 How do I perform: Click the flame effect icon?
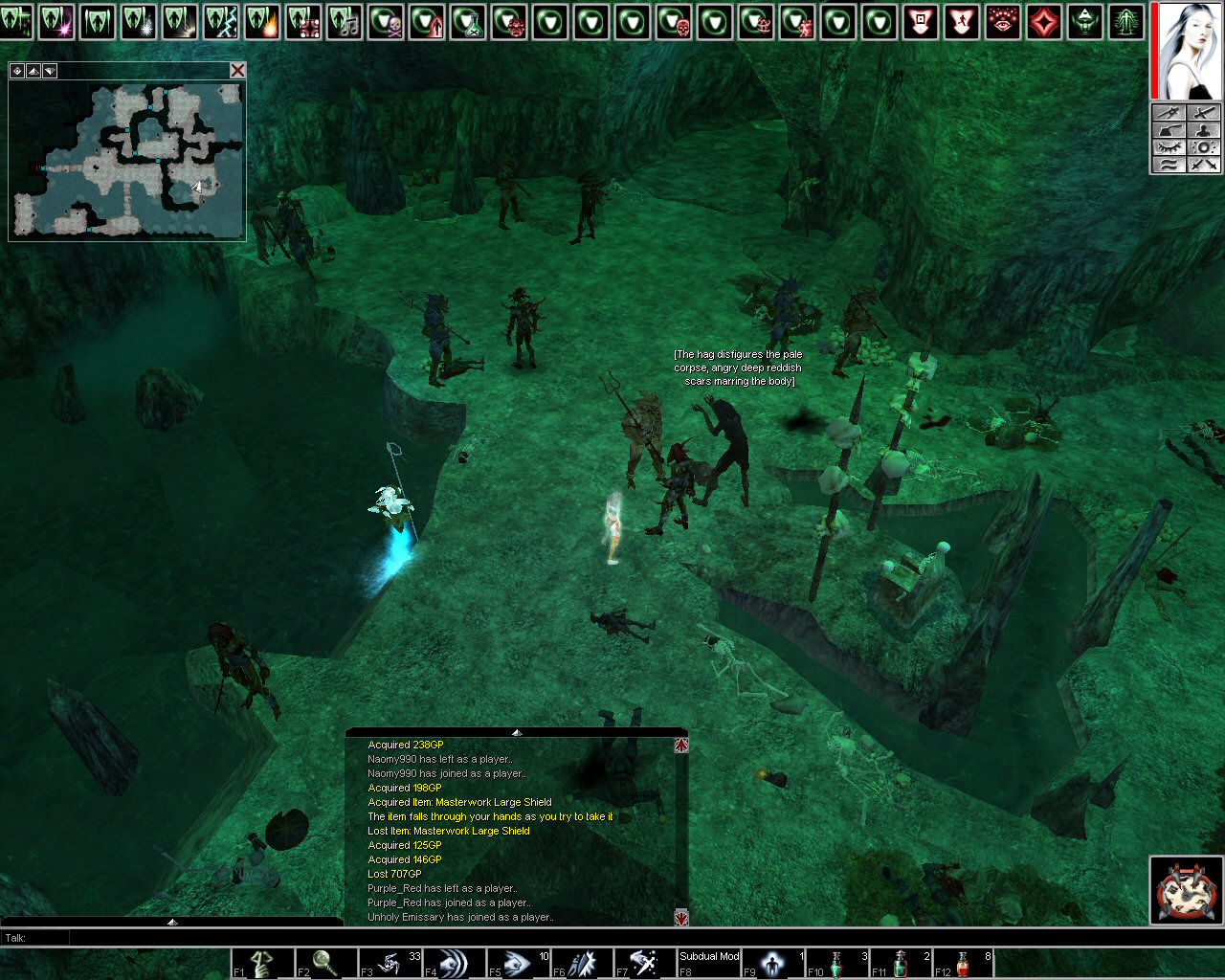tap(262, 22)
